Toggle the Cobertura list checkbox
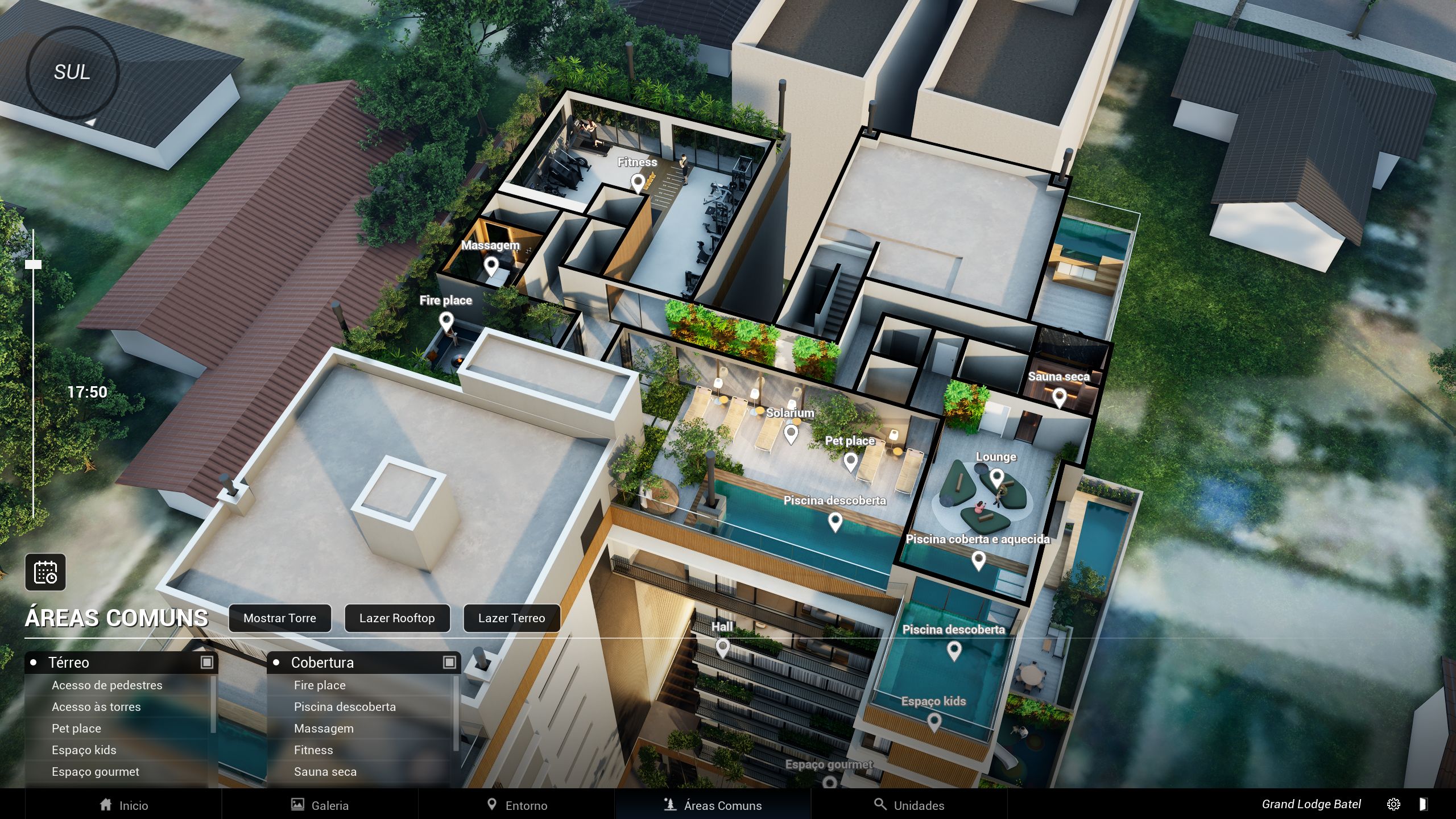The width and height of the screenshot is (1456, 819). pos(449,662)
